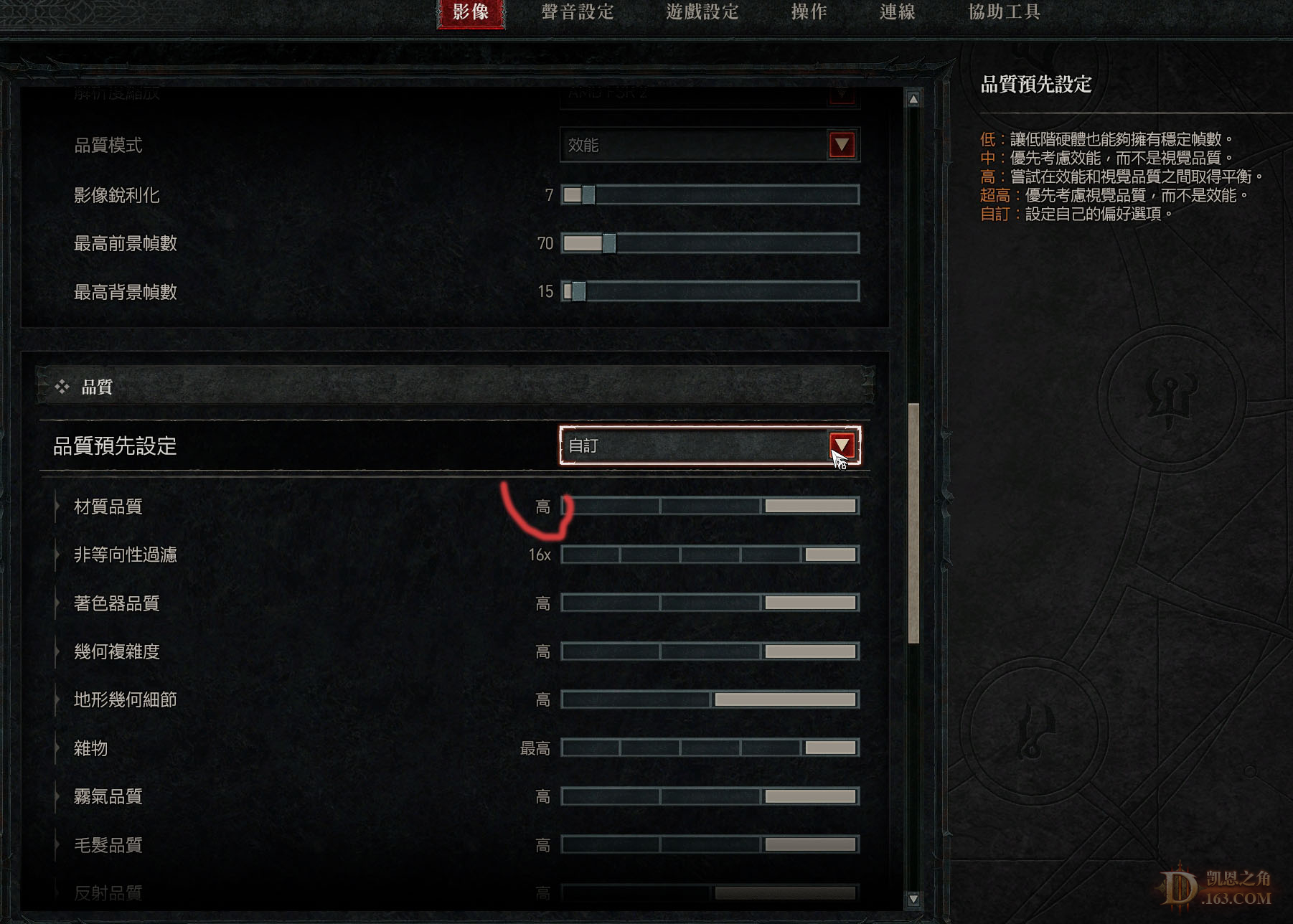Viewport: 1293px width, 924px height.
Task: Click red triangle icon on 品質預先設定 dropdown
Action: (x=841, y=445)
